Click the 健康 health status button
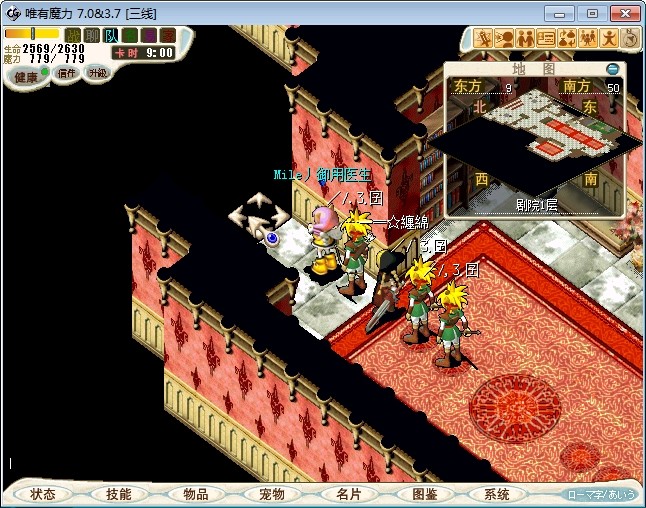 26,76
